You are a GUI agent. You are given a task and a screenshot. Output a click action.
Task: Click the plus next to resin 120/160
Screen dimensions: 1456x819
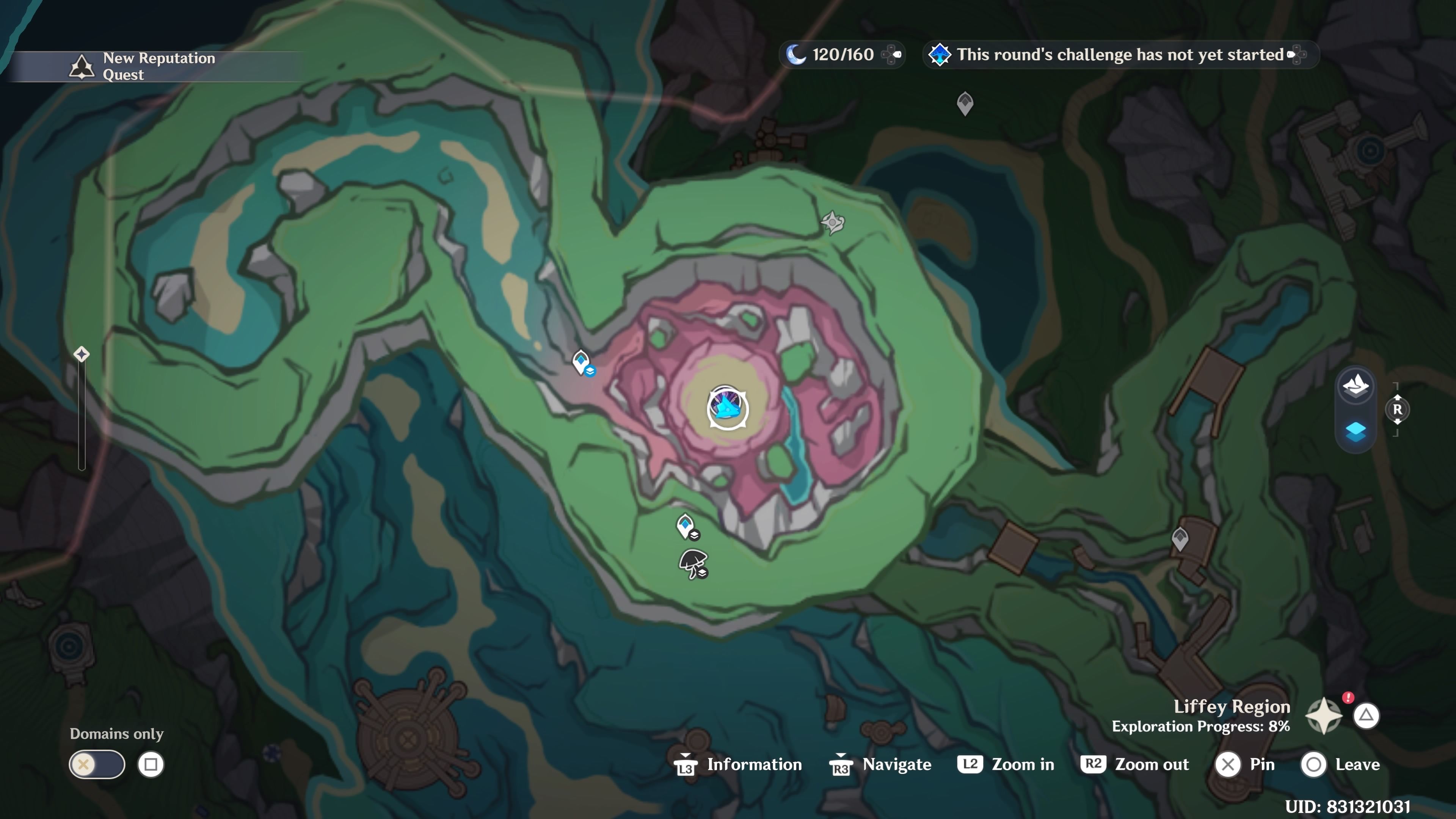coord(893,55)
